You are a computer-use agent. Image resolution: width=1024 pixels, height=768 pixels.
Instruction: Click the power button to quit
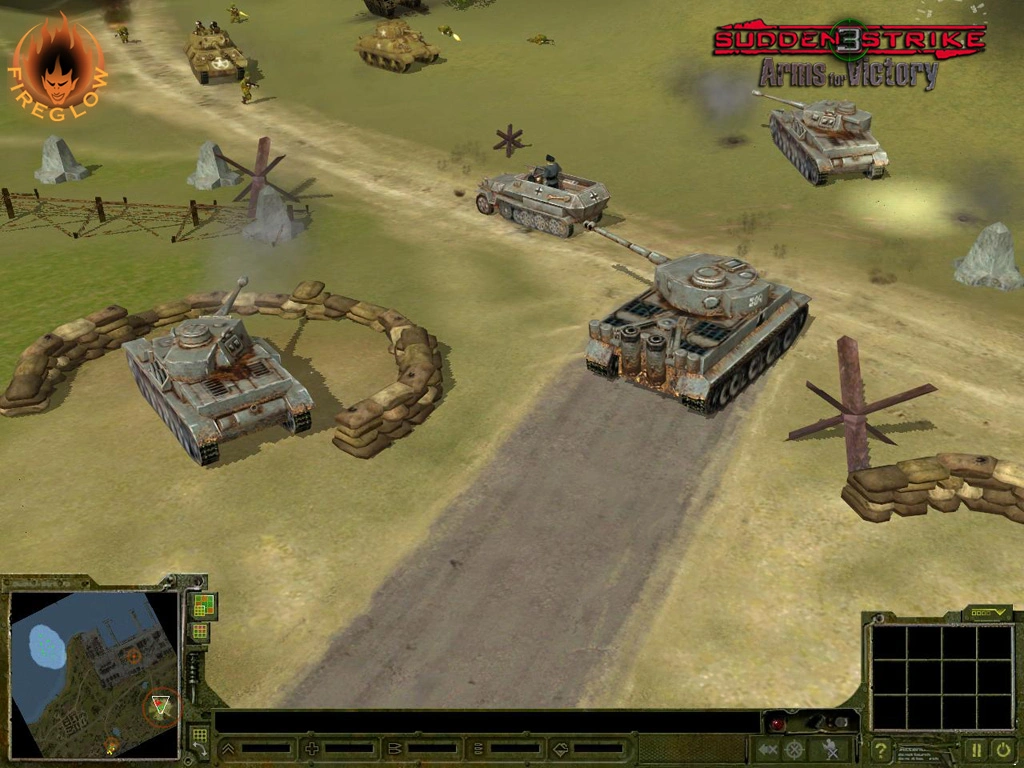[x=1002, y=749]
